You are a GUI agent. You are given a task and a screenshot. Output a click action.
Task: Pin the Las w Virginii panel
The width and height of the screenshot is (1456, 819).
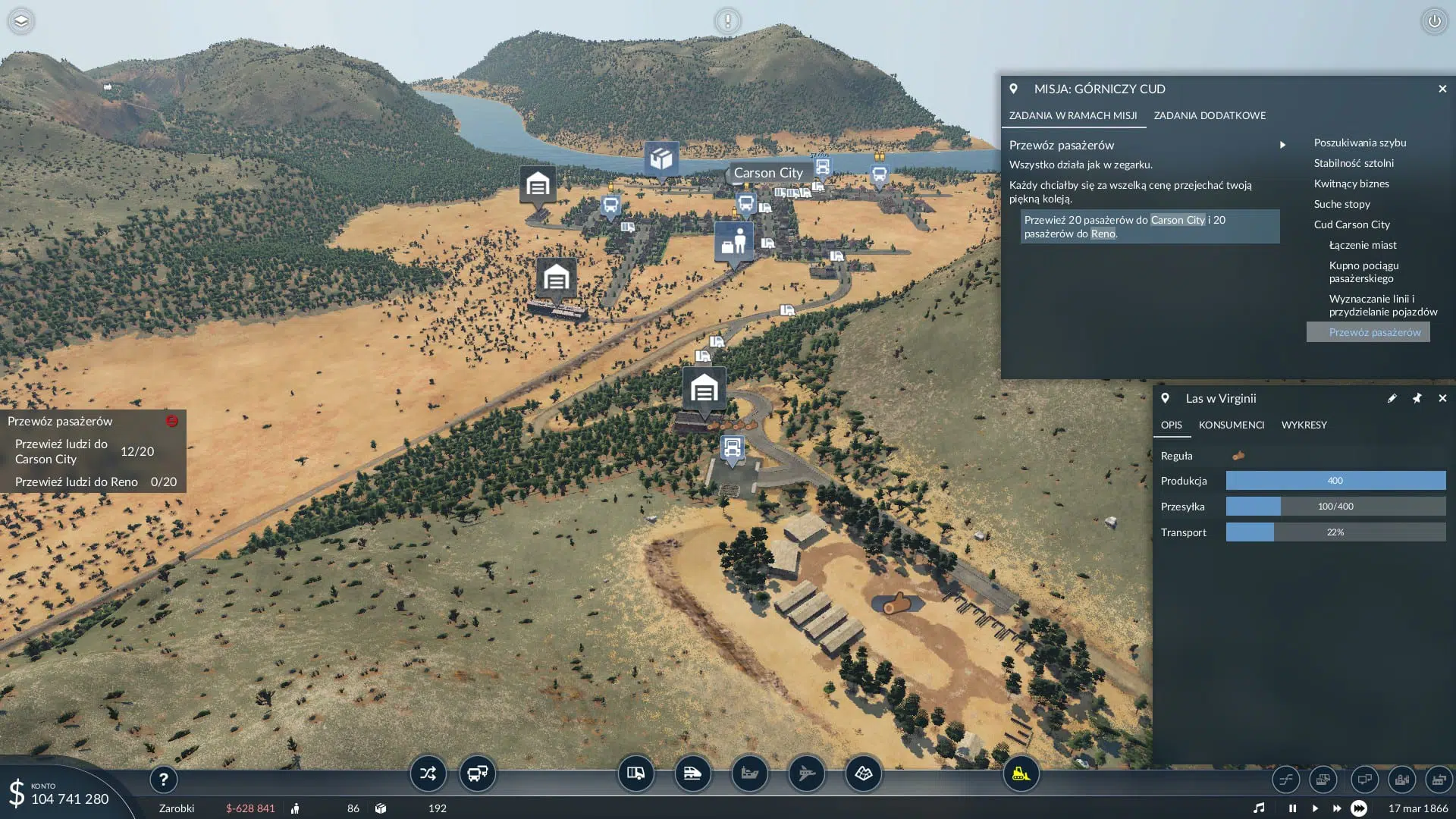coord(1417,398)
